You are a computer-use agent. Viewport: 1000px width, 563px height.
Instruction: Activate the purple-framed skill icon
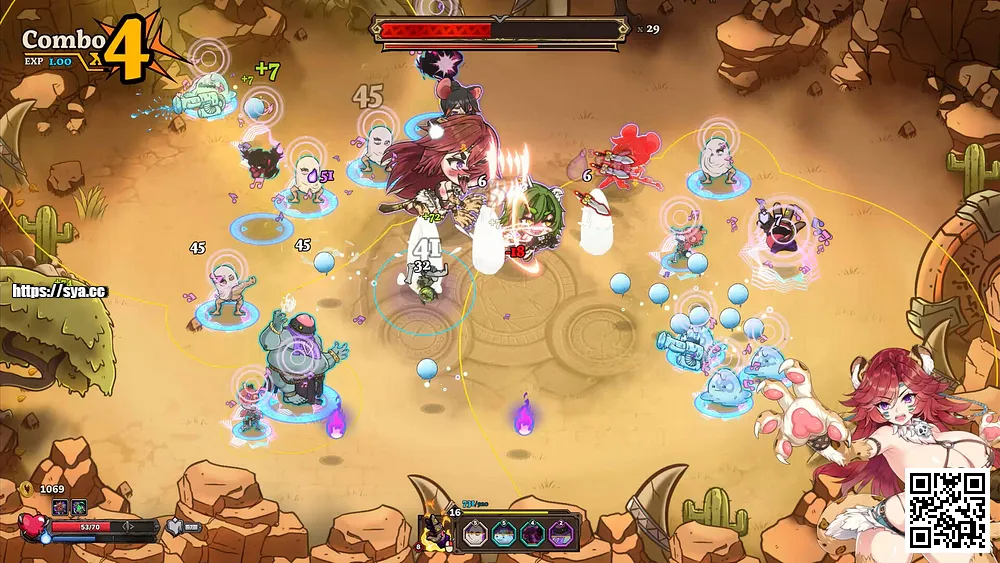(561, 533)
